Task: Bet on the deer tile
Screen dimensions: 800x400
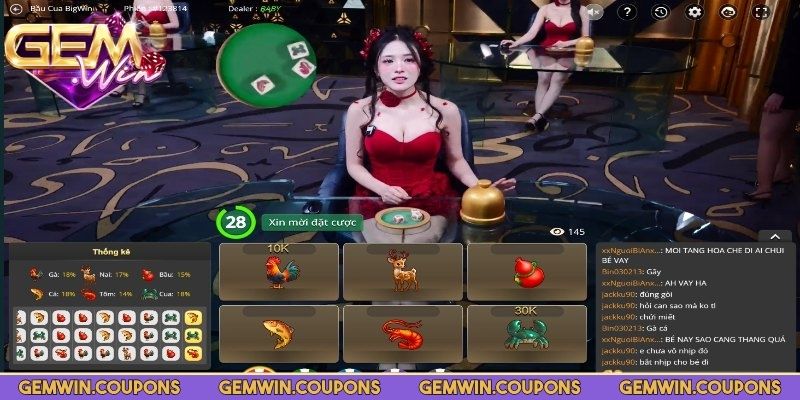Action: pyautogui.click(x=402, y=270)
